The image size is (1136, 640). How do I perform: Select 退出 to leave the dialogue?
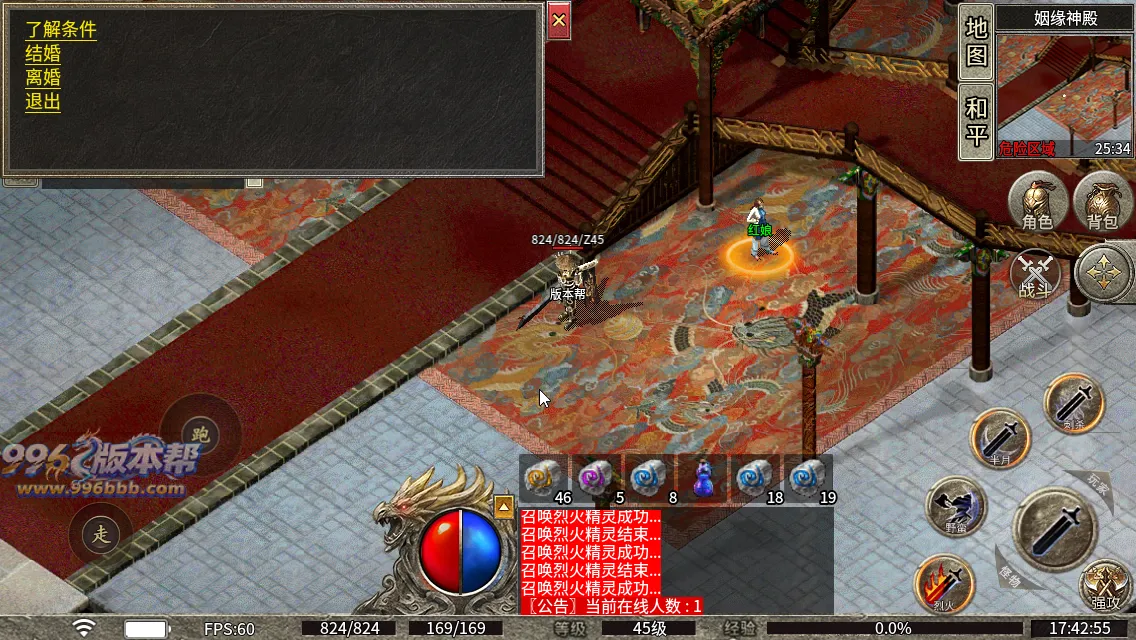pyautogui.click(x=43, y=102)
